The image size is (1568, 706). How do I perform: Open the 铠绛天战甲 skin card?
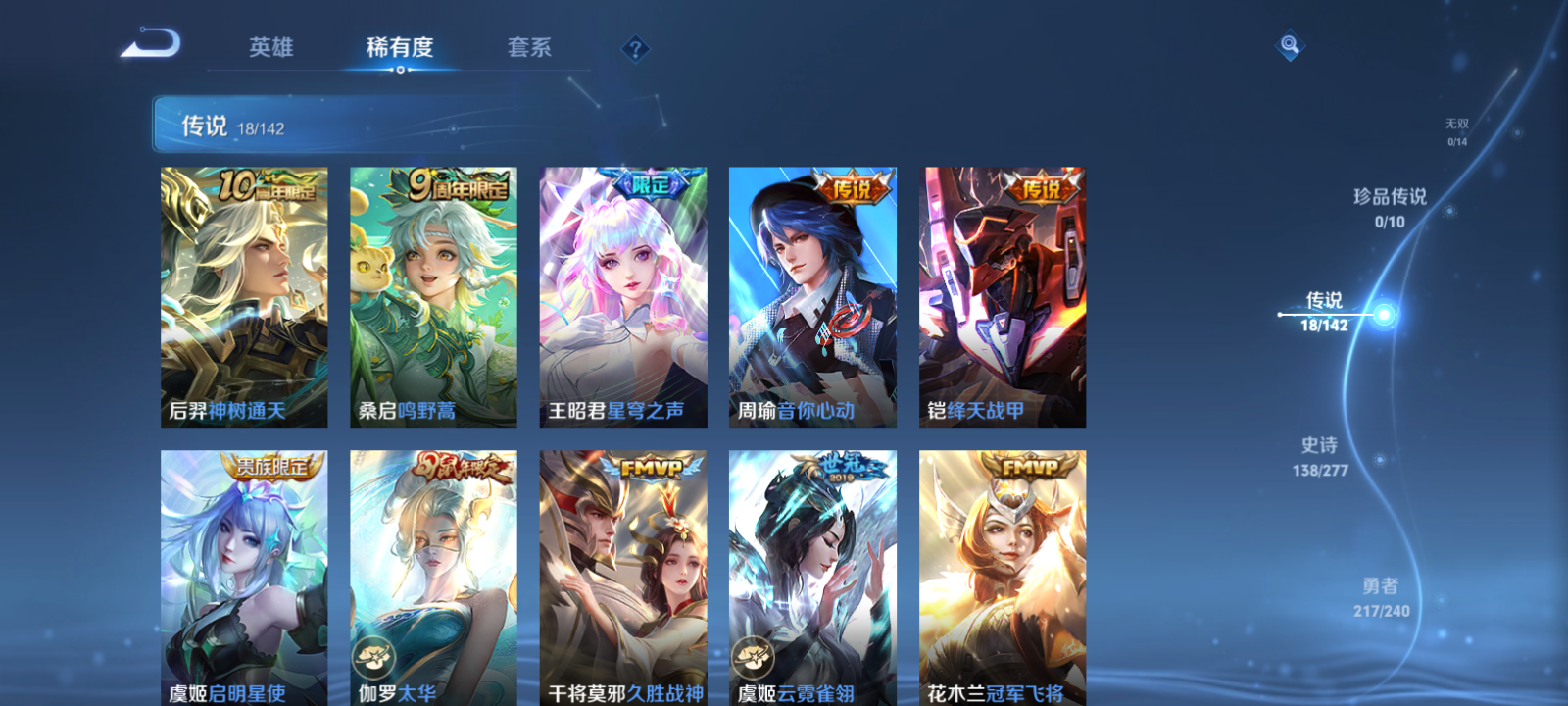[1000, 294]
